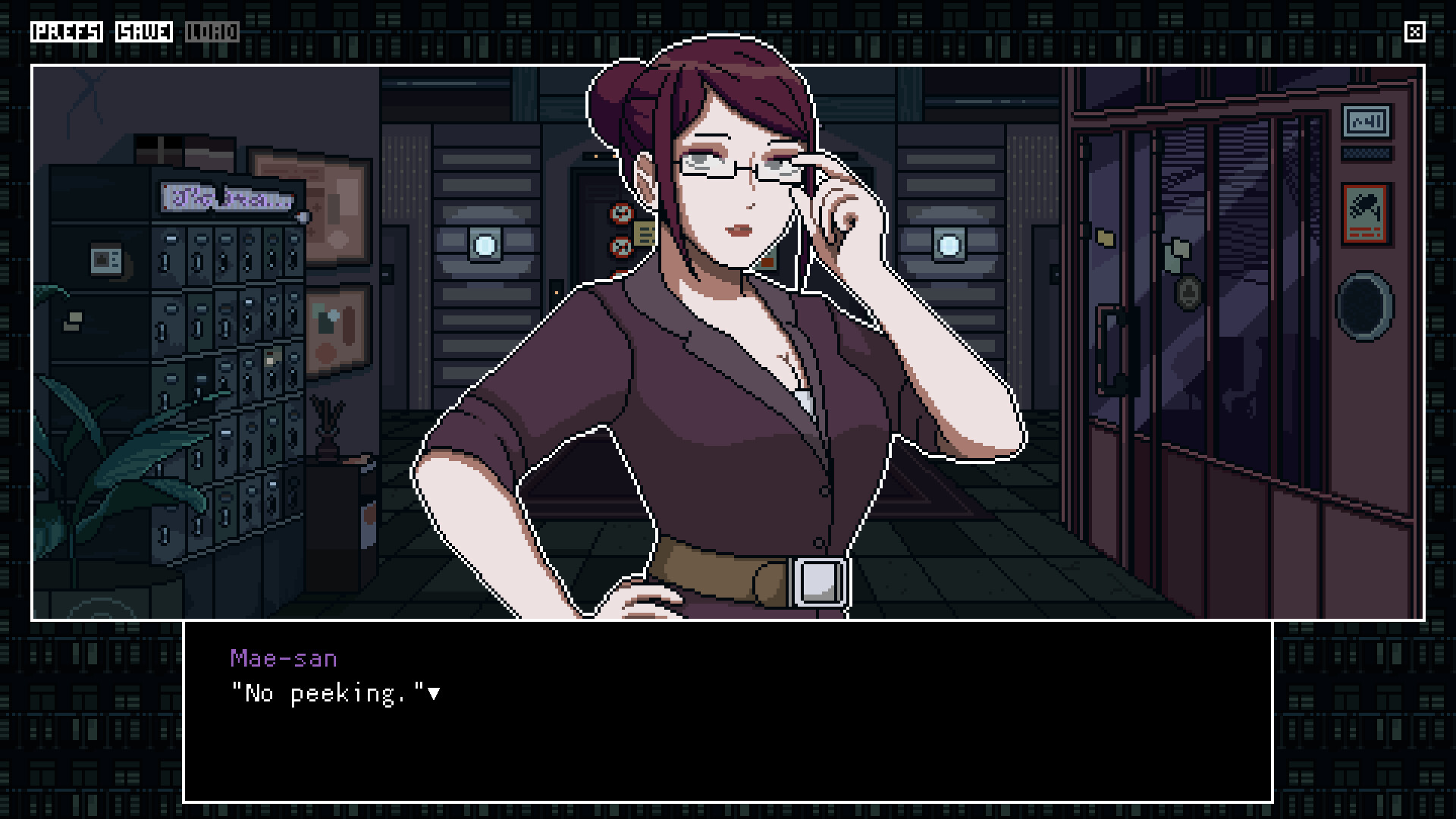Advance dialogue via the small triangle arrow
Screen dimensions: 1456x819
point(435,692)
